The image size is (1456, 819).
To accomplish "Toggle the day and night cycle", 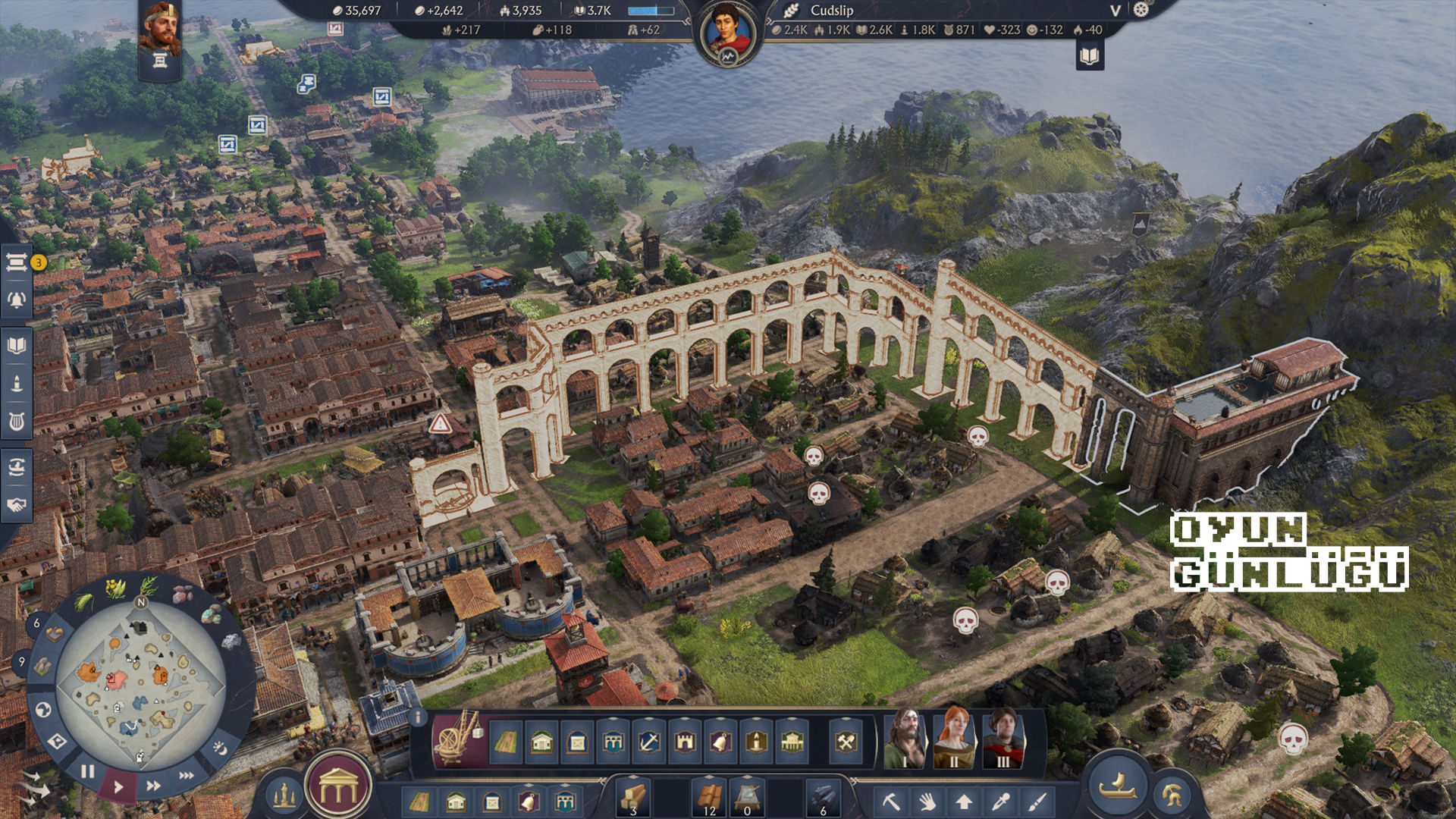I will 220,748.
